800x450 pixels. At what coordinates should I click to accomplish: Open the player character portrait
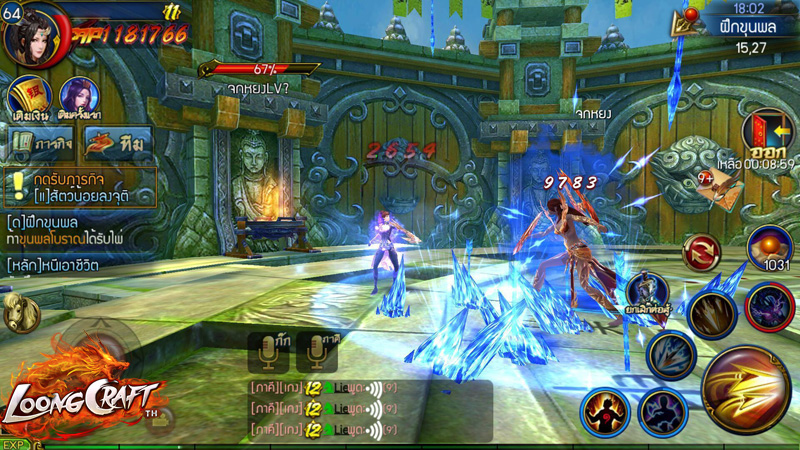(33, 33)
